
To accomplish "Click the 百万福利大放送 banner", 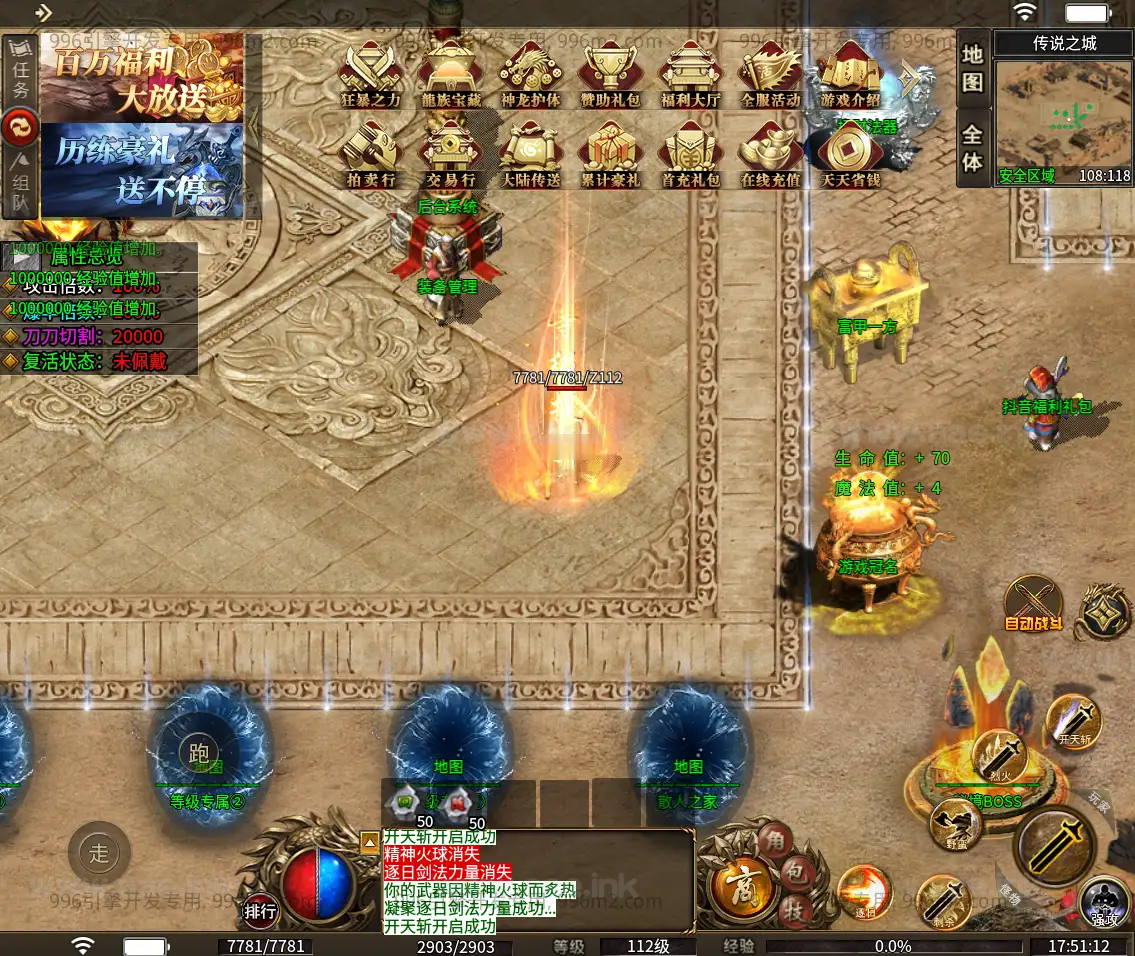I will click(x=140, y=78).
